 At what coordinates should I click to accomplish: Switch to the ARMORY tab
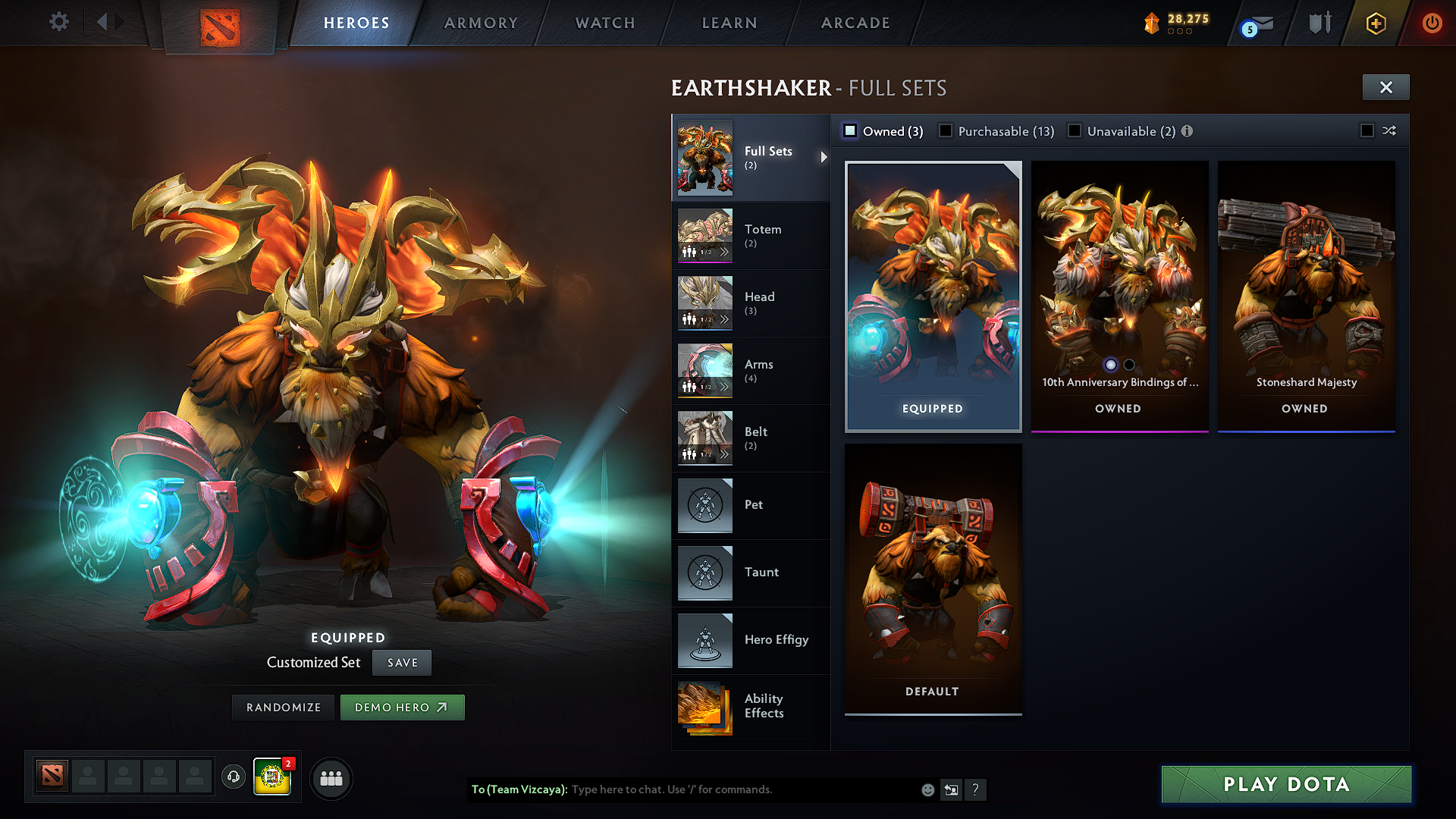(480, 23)
